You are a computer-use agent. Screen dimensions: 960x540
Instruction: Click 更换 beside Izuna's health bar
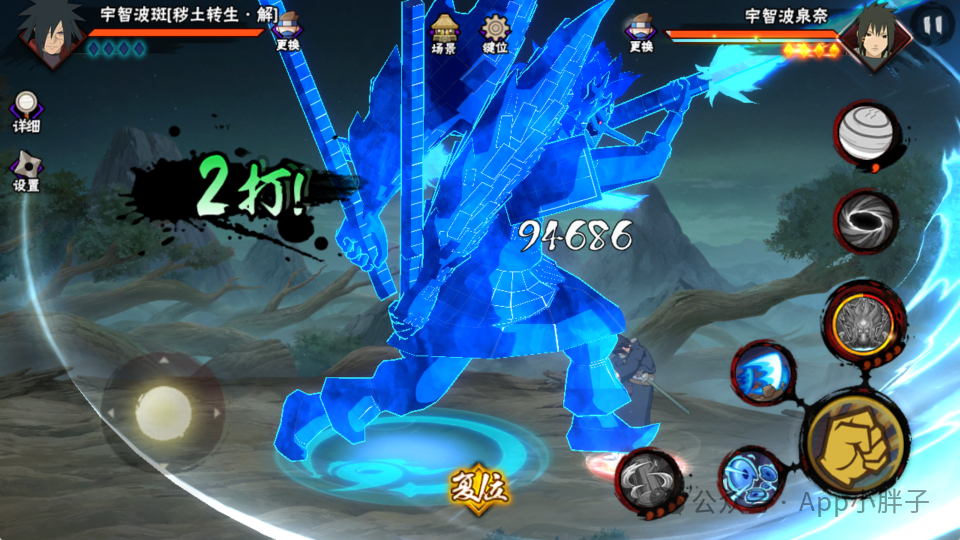point(641,32)
